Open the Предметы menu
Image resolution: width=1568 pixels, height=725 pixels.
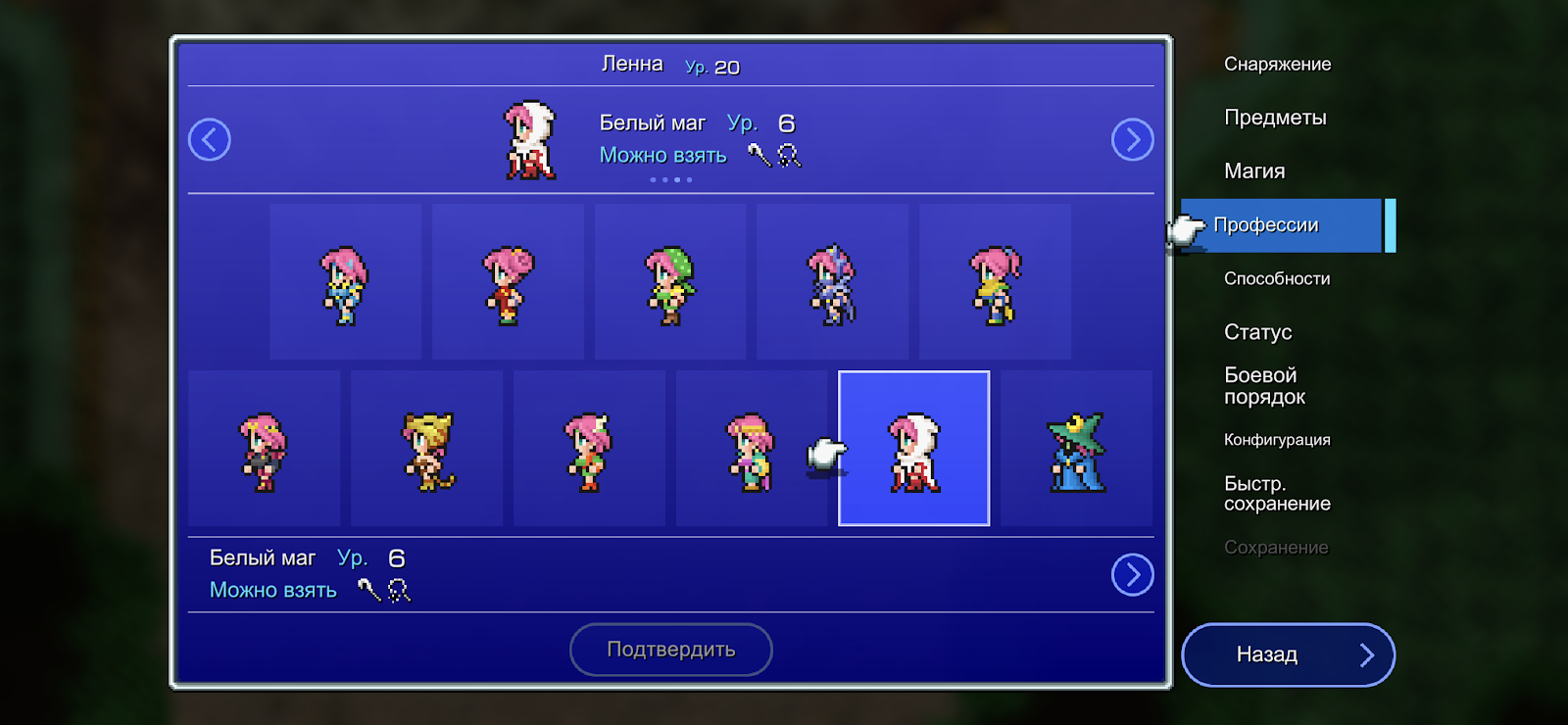click(1275, 118)
